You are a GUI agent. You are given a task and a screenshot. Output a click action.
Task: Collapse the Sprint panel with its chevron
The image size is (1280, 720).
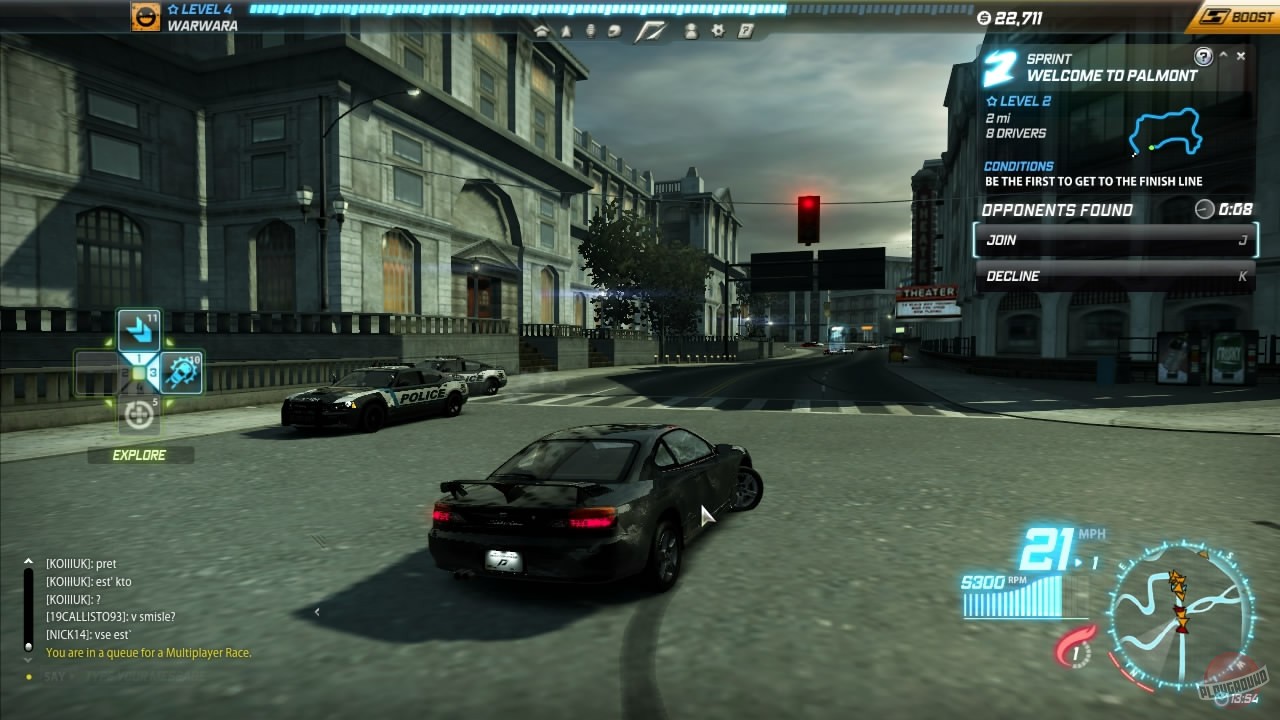click(x=1223, y=55)
